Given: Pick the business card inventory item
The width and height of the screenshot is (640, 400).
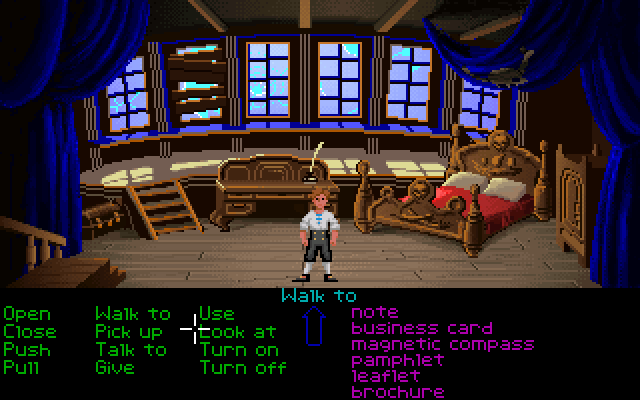Looking at the screenshot, I should (421, 328).
